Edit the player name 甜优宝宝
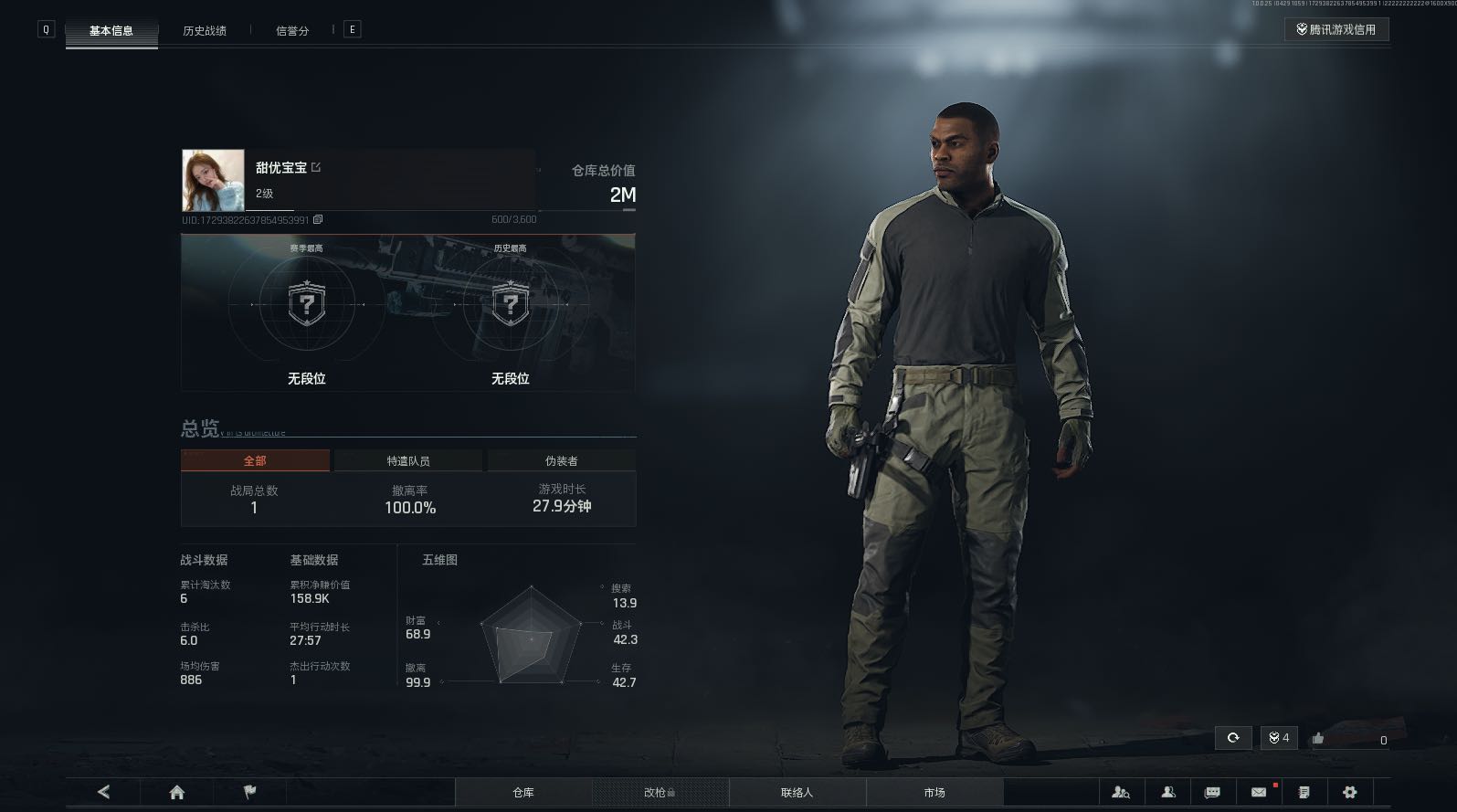The width and height of the screenshot is (1457, 812). point(316,167)
